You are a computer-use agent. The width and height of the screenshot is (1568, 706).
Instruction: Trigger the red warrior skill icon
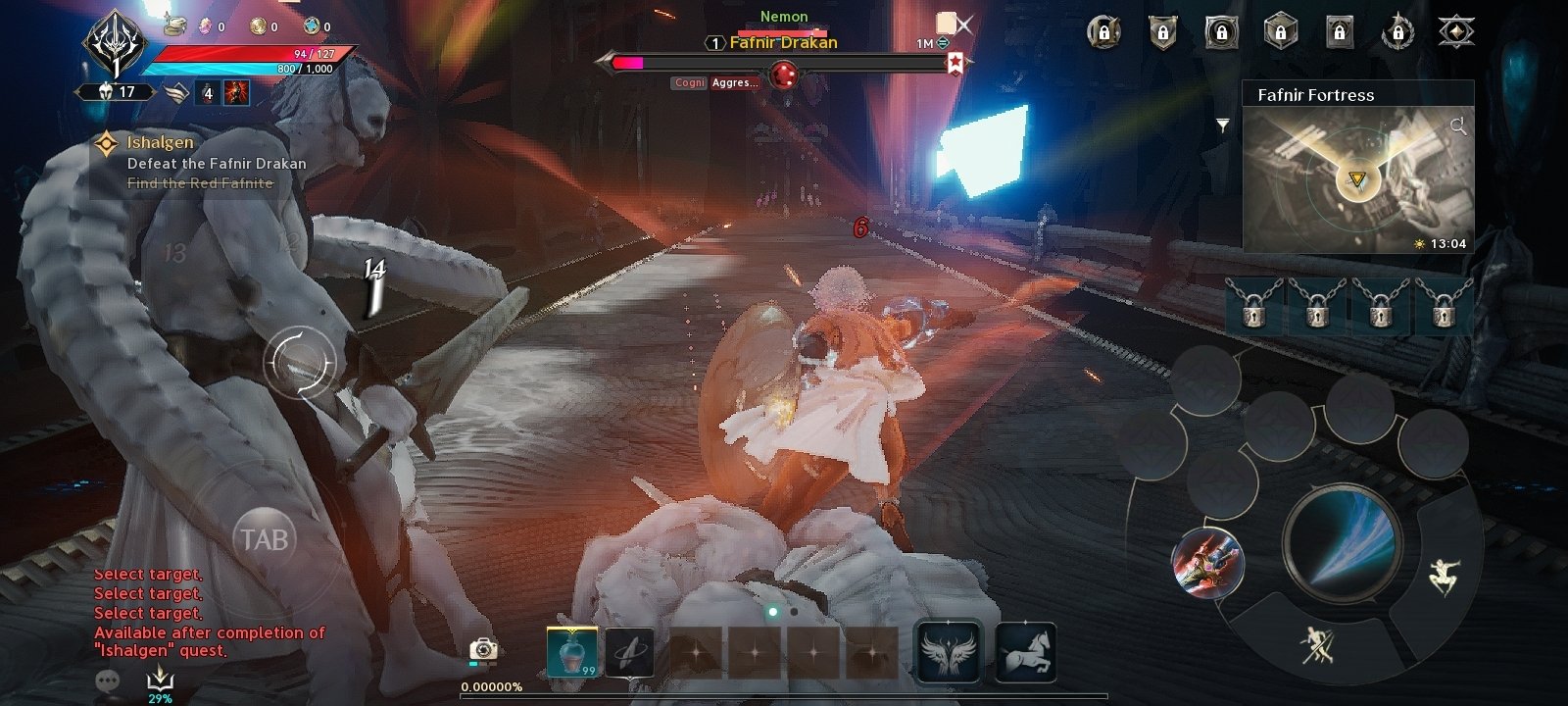pyautogui.click(x=1208, y=563)
